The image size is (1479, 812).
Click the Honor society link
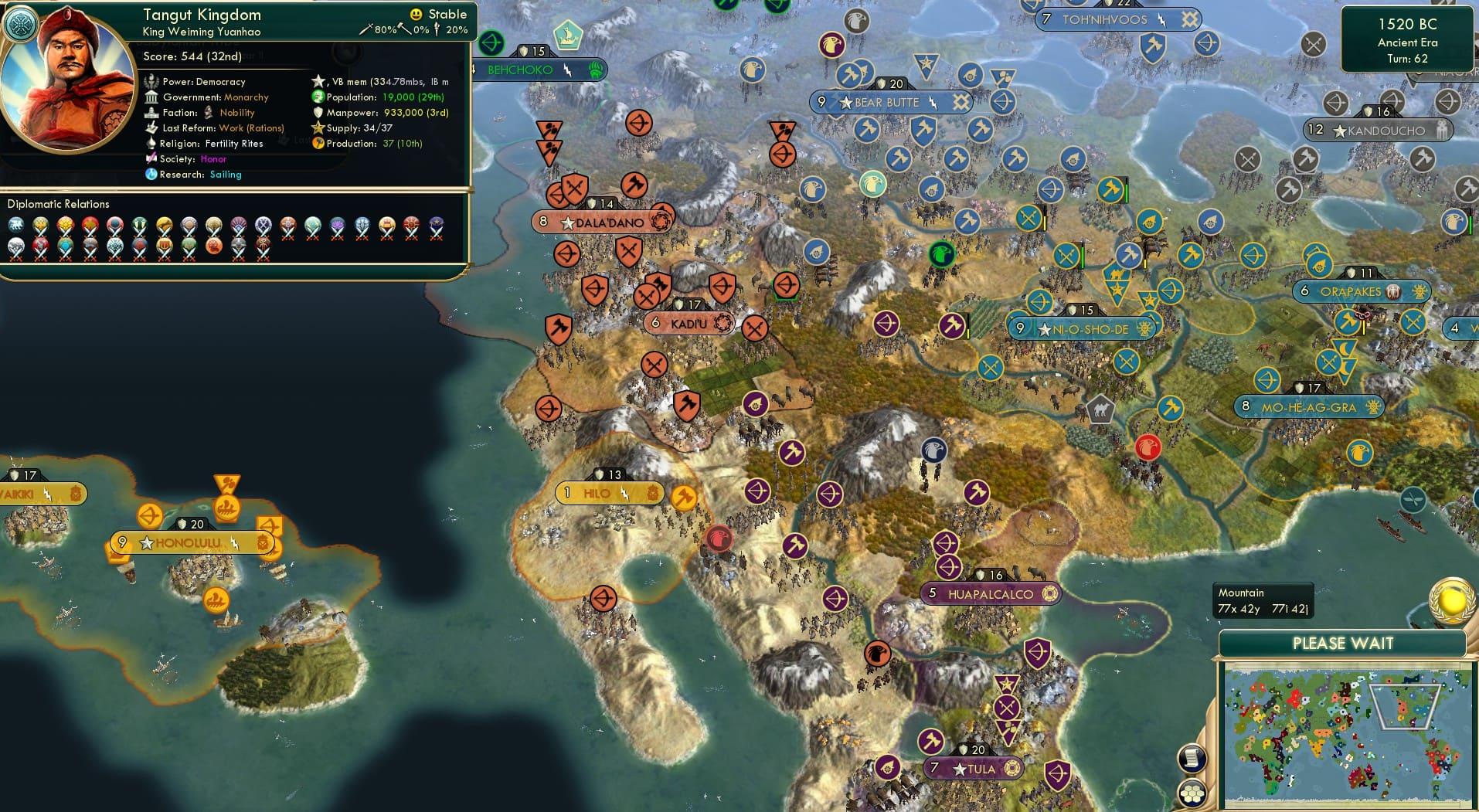[215, 158]
